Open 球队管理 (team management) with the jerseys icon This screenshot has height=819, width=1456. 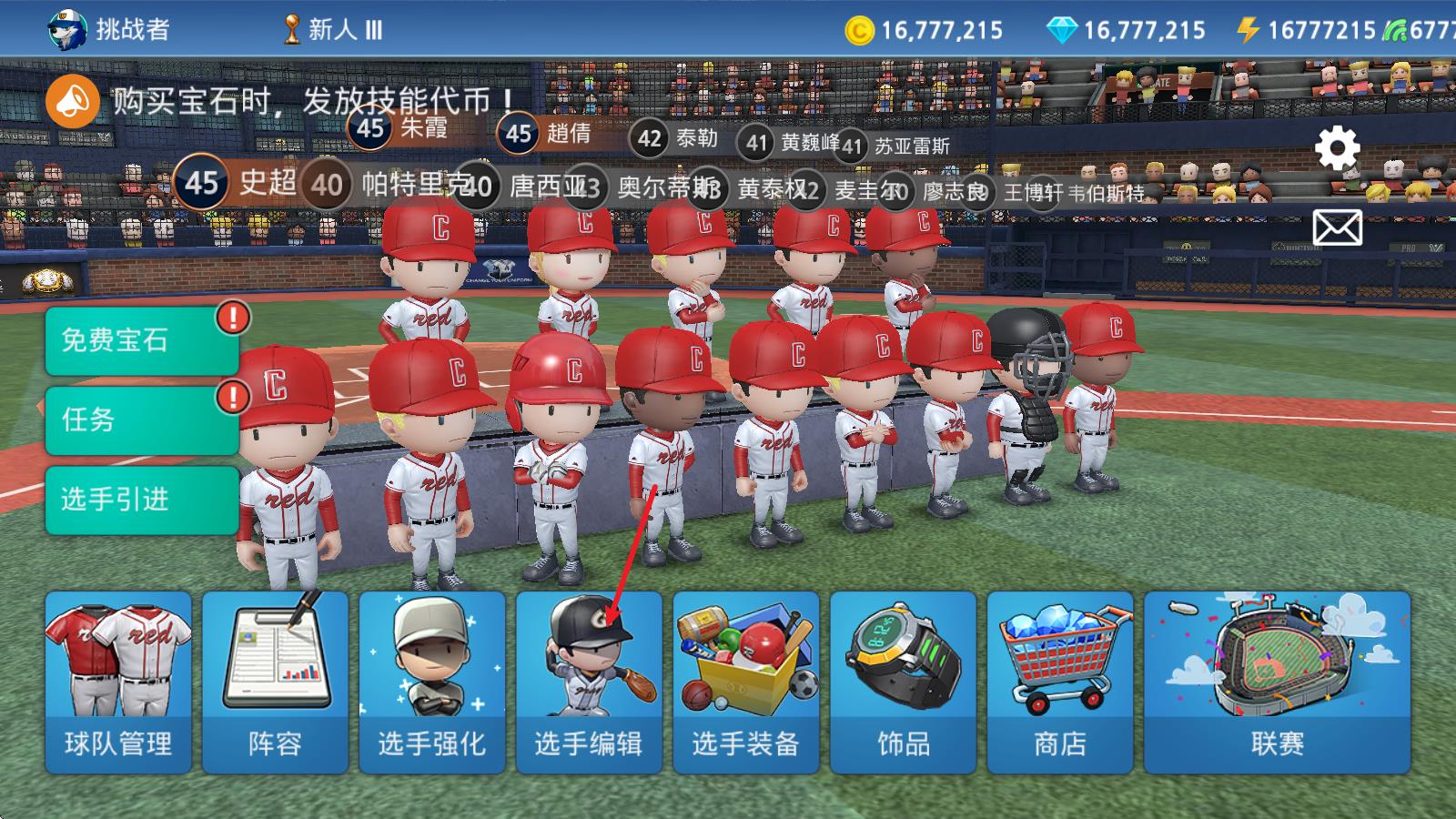(x=118, y=678)
